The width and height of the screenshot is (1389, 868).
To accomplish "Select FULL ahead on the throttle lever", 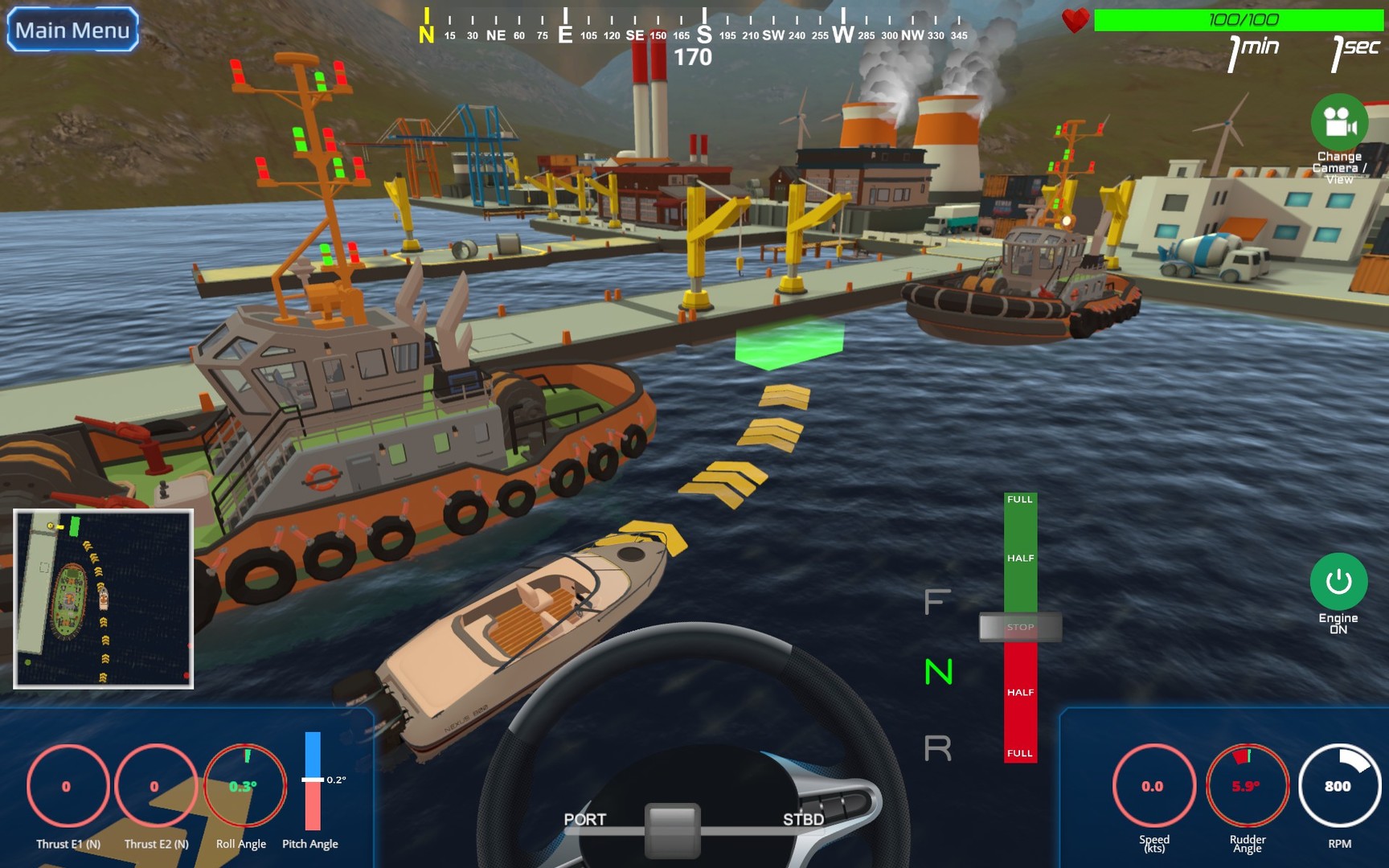I will [x=1019, y=502].
